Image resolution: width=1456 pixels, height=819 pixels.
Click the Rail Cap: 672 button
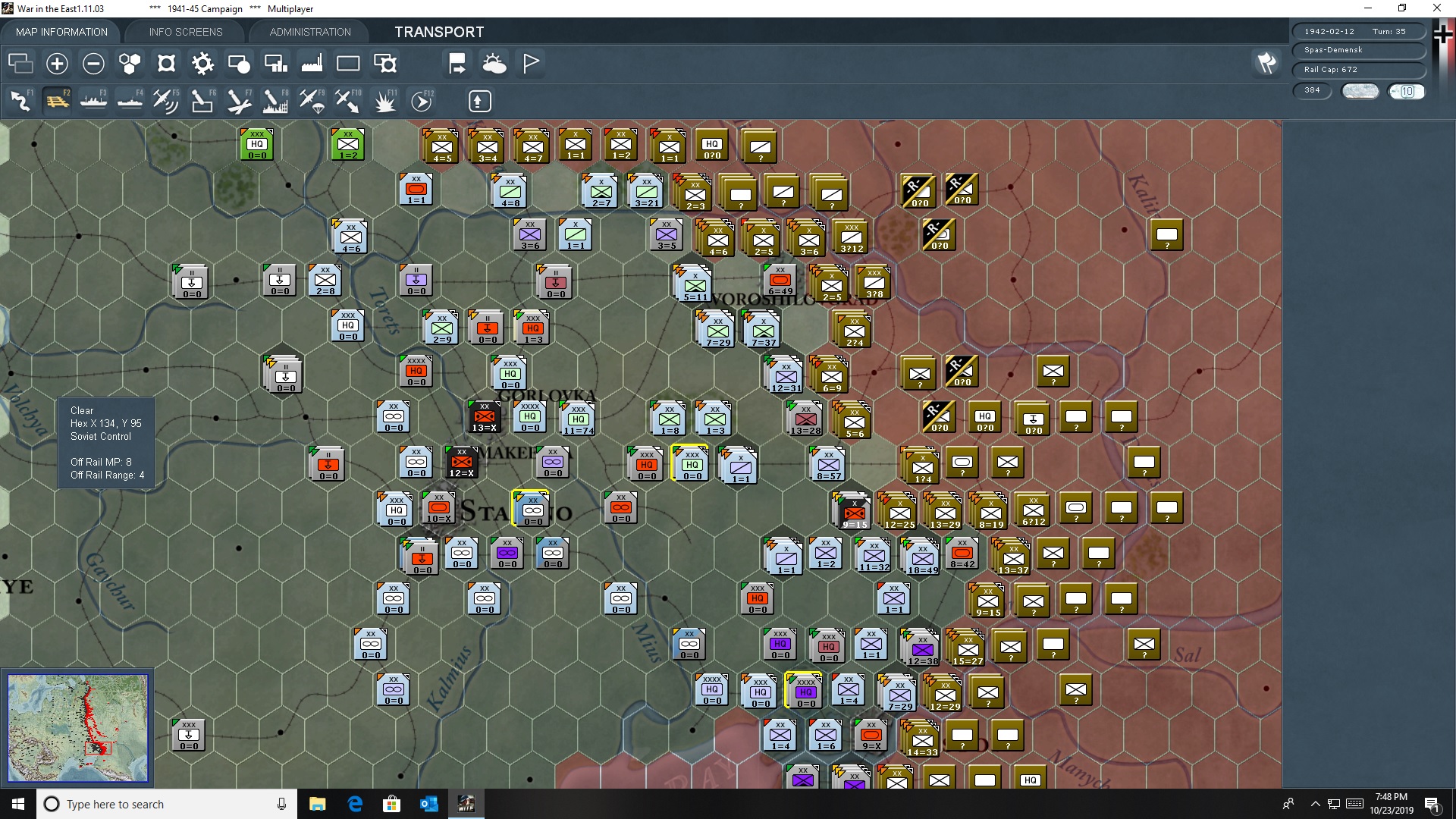point(1358,69)
